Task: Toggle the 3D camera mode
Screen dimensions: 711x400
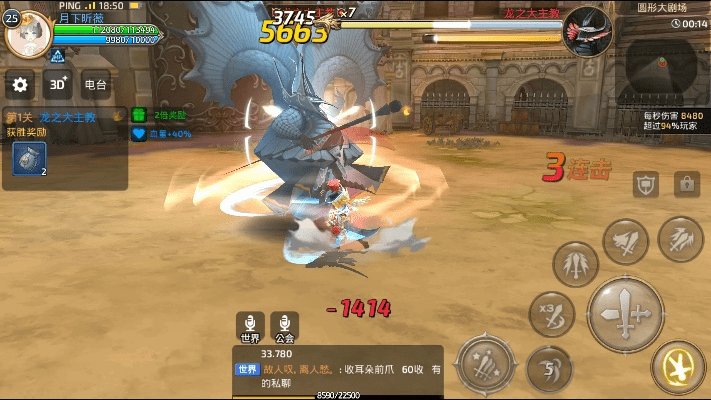Action: tap(58, 85)
